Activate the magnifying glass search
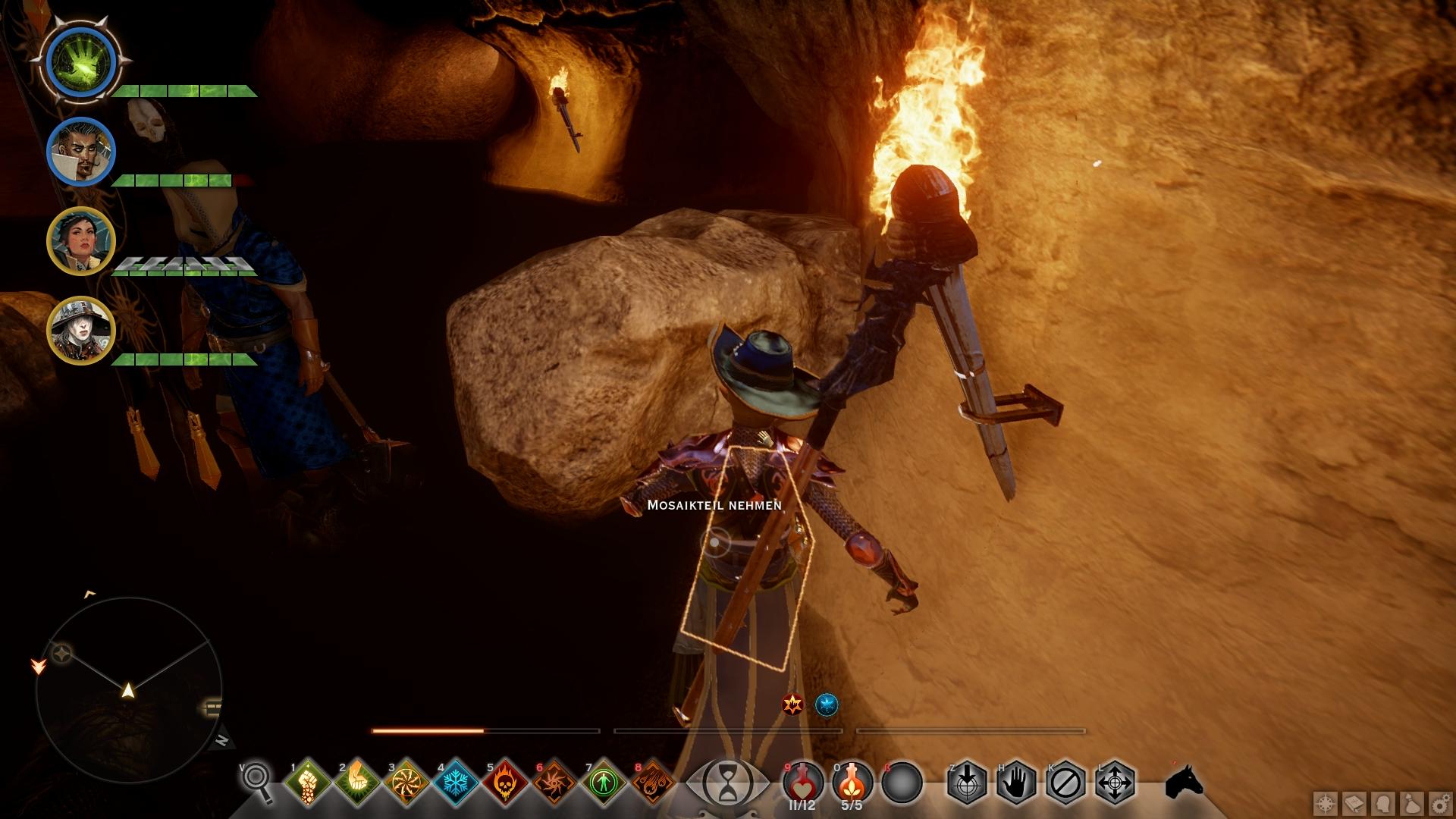Screen dimensions: 1456x819 pyautogui.click(x=258, y=781)
